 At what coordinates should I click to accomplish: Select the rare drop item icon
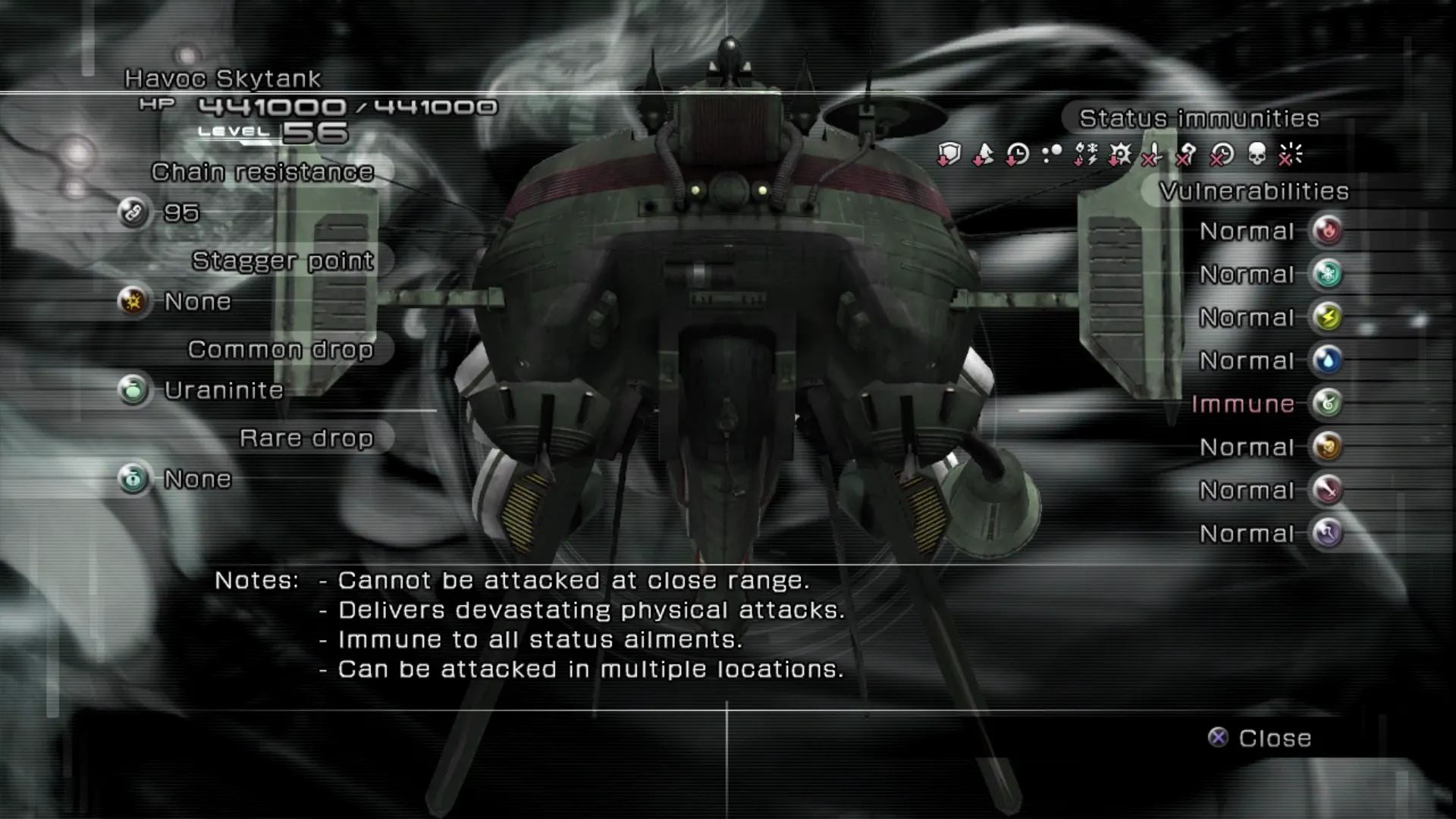pyautogui.click(x=133, y=479)
